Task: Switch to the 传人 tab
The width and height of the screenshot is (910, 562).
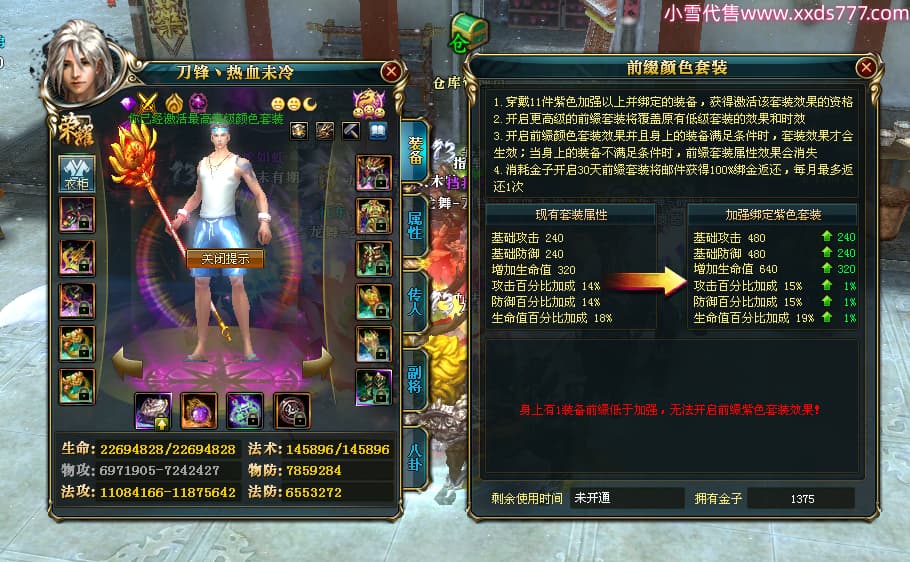Action: 414,297
